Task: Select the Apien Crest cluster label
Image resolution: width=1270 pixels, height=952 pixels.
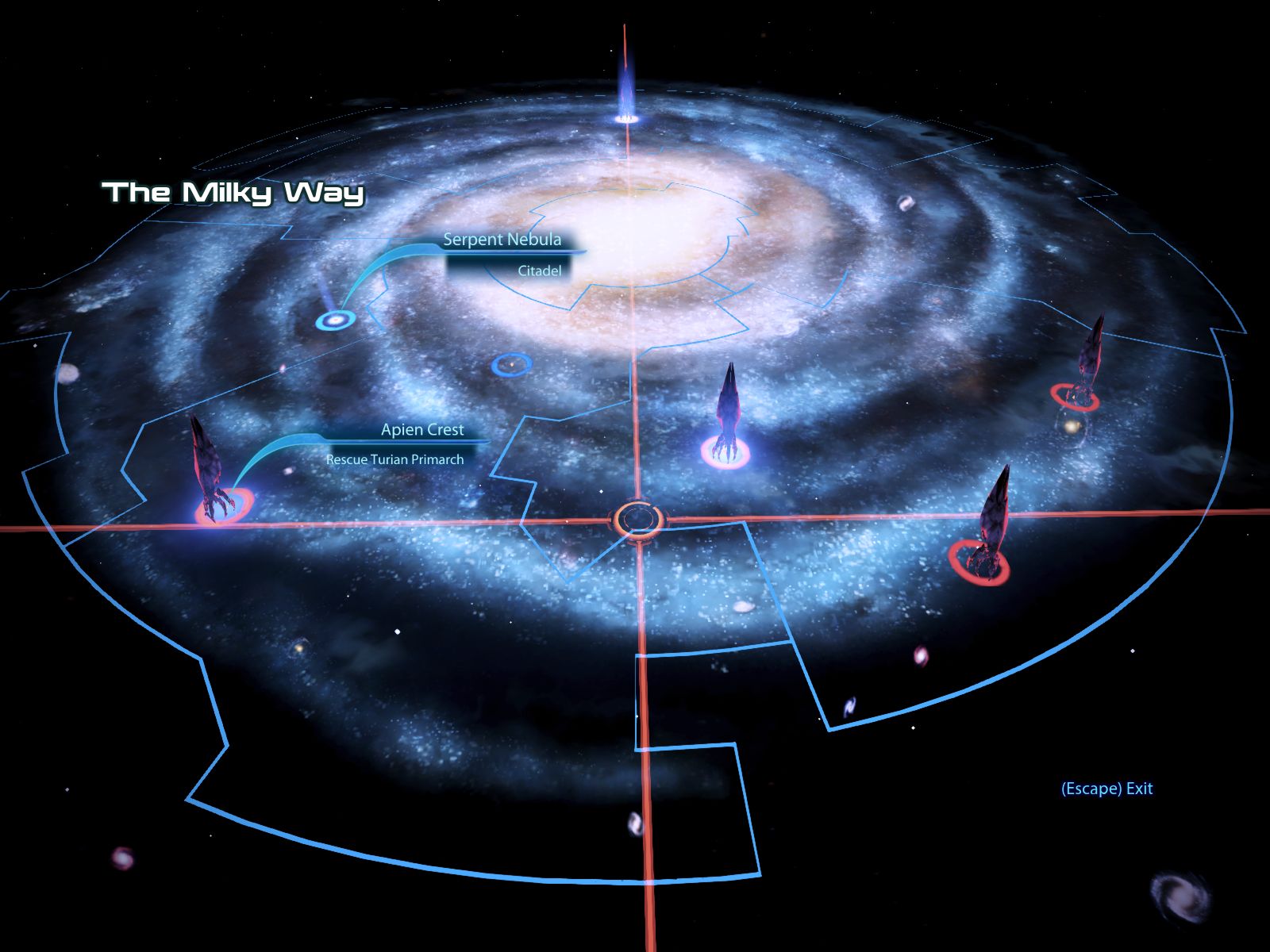Action: click(422, 430)
